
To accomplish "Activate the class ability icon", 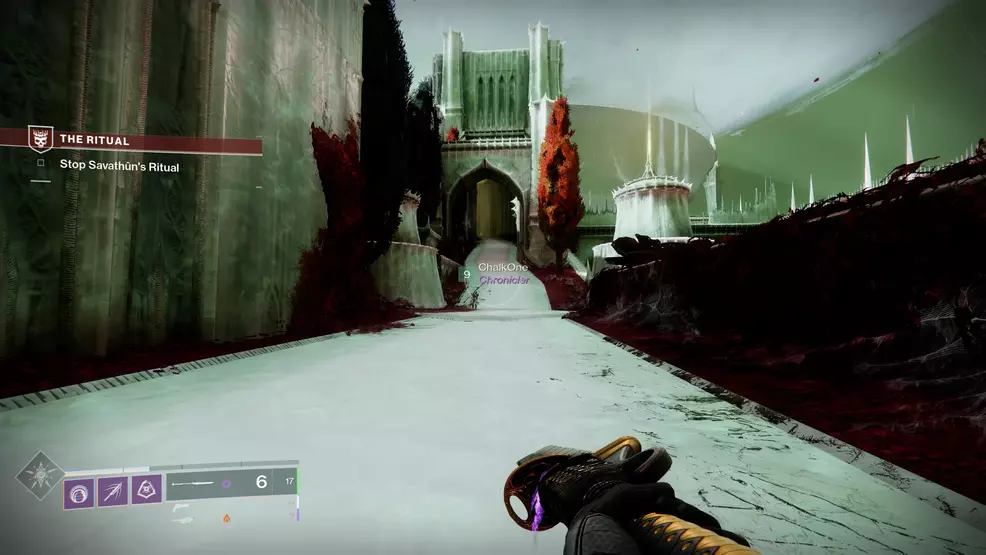I will pyautogui.click(x=146, y=491).
